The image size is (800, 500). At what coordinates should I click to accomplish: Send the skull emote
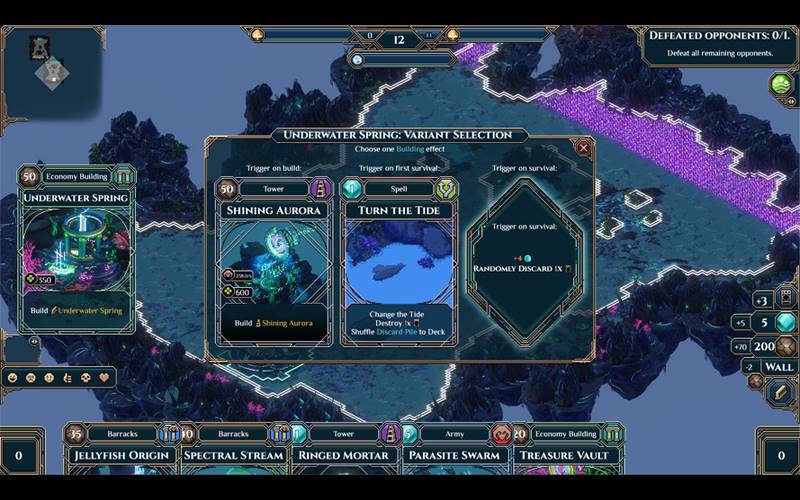pos(84,379)
